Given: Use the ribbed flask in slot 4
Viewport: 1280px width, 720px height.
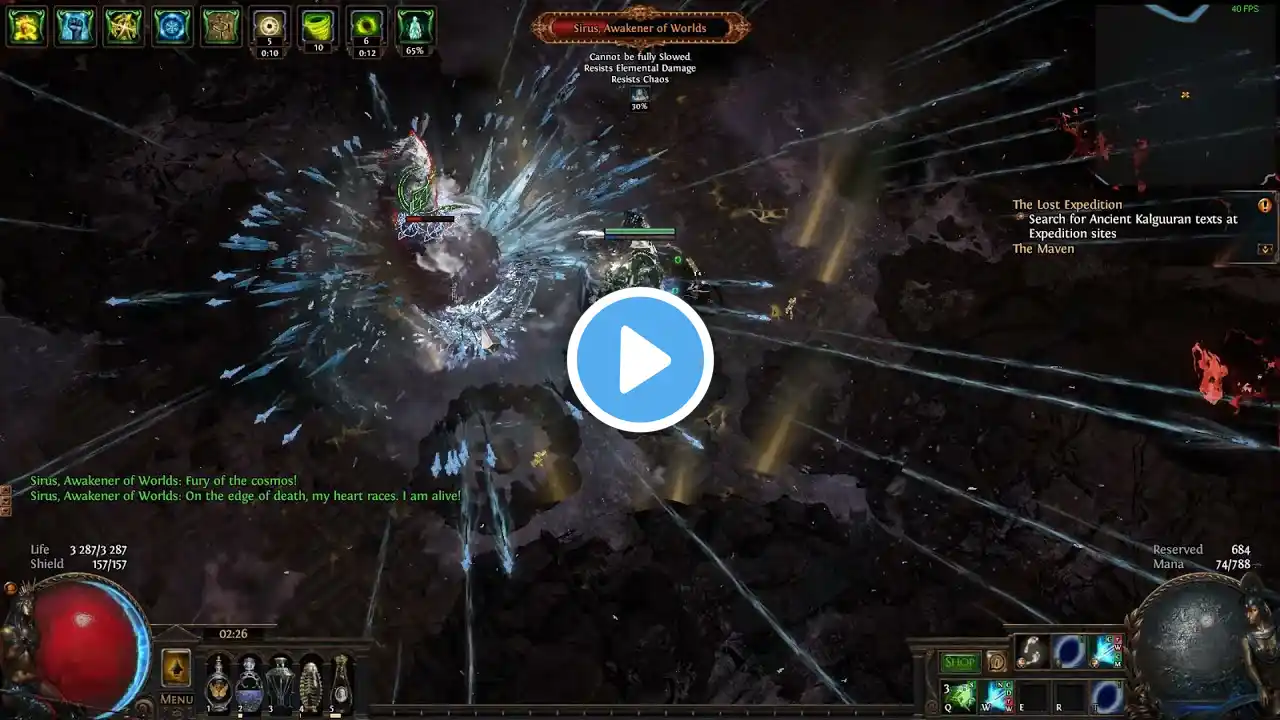Looking at the screenshot, I should click(x=311, y=682).
